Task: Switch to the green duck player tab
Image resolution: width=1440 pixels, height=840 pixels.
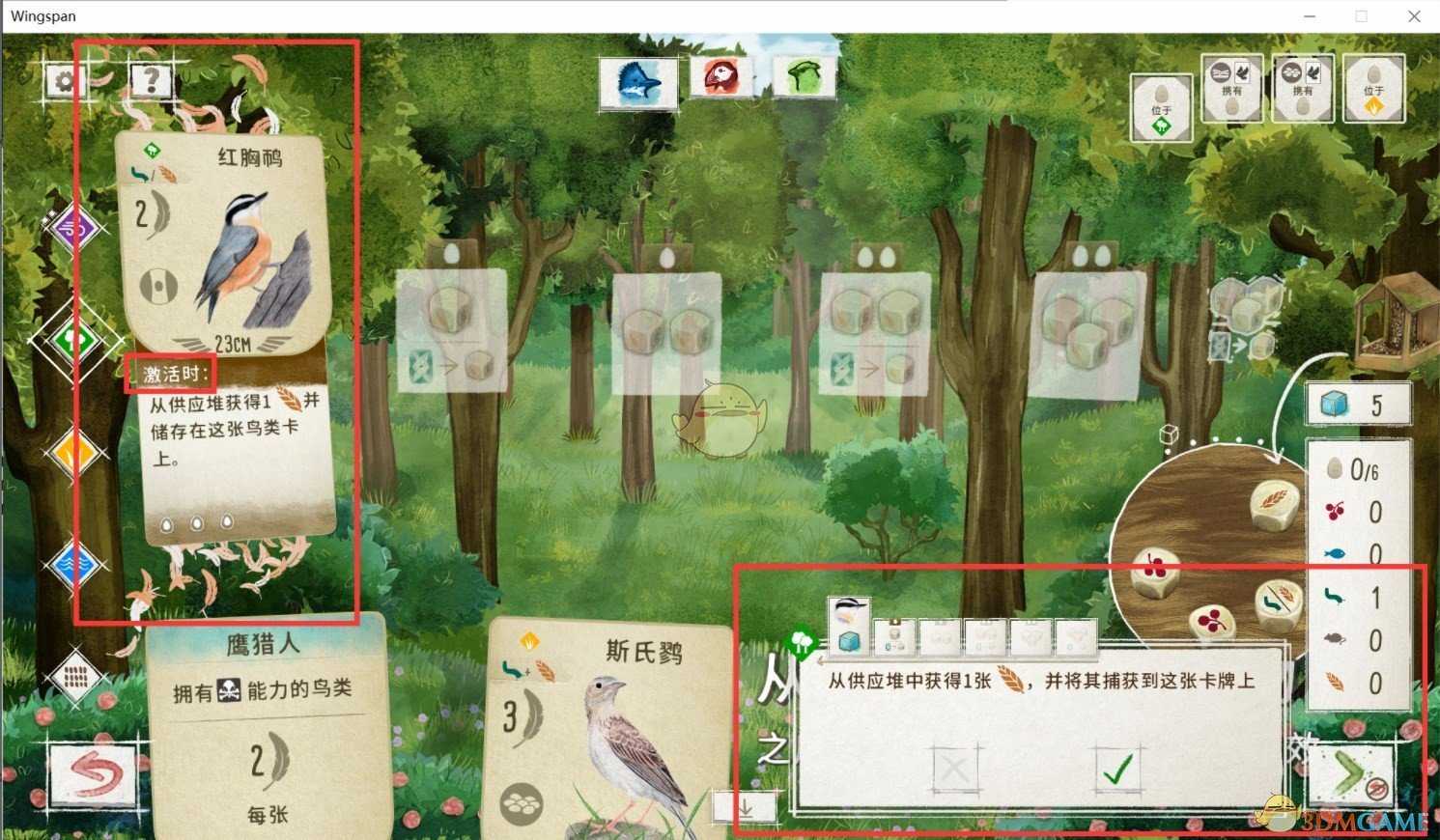Action: coord(803,77)
